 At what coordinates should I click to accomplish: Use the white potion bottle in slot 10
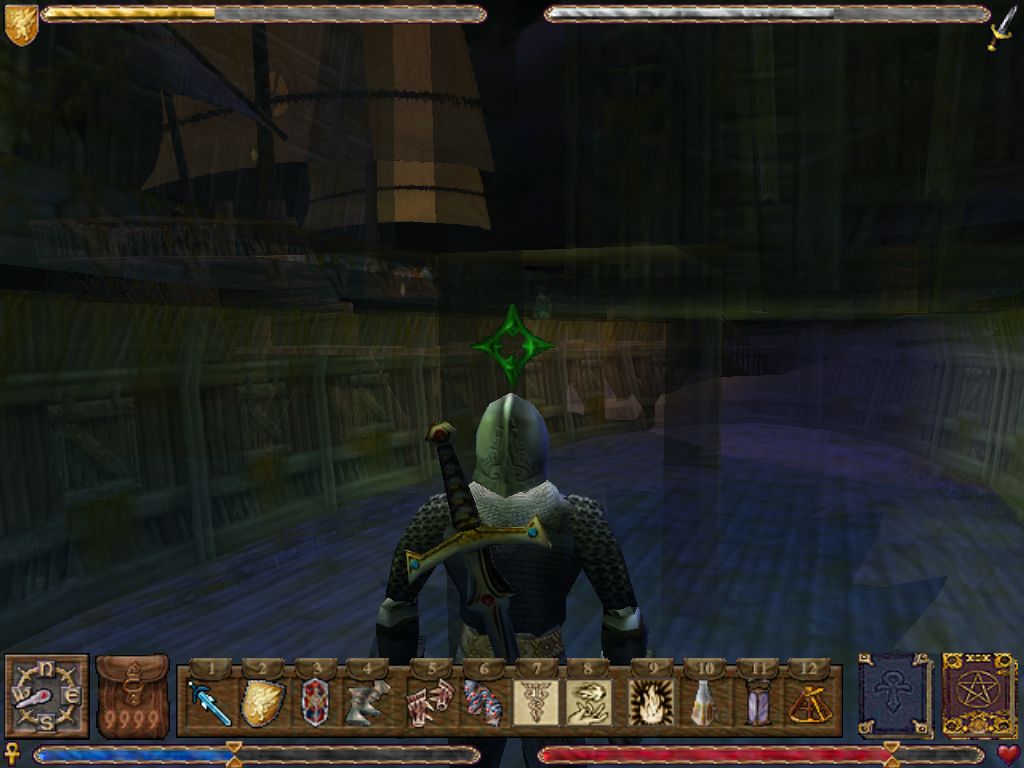(704, 703)
